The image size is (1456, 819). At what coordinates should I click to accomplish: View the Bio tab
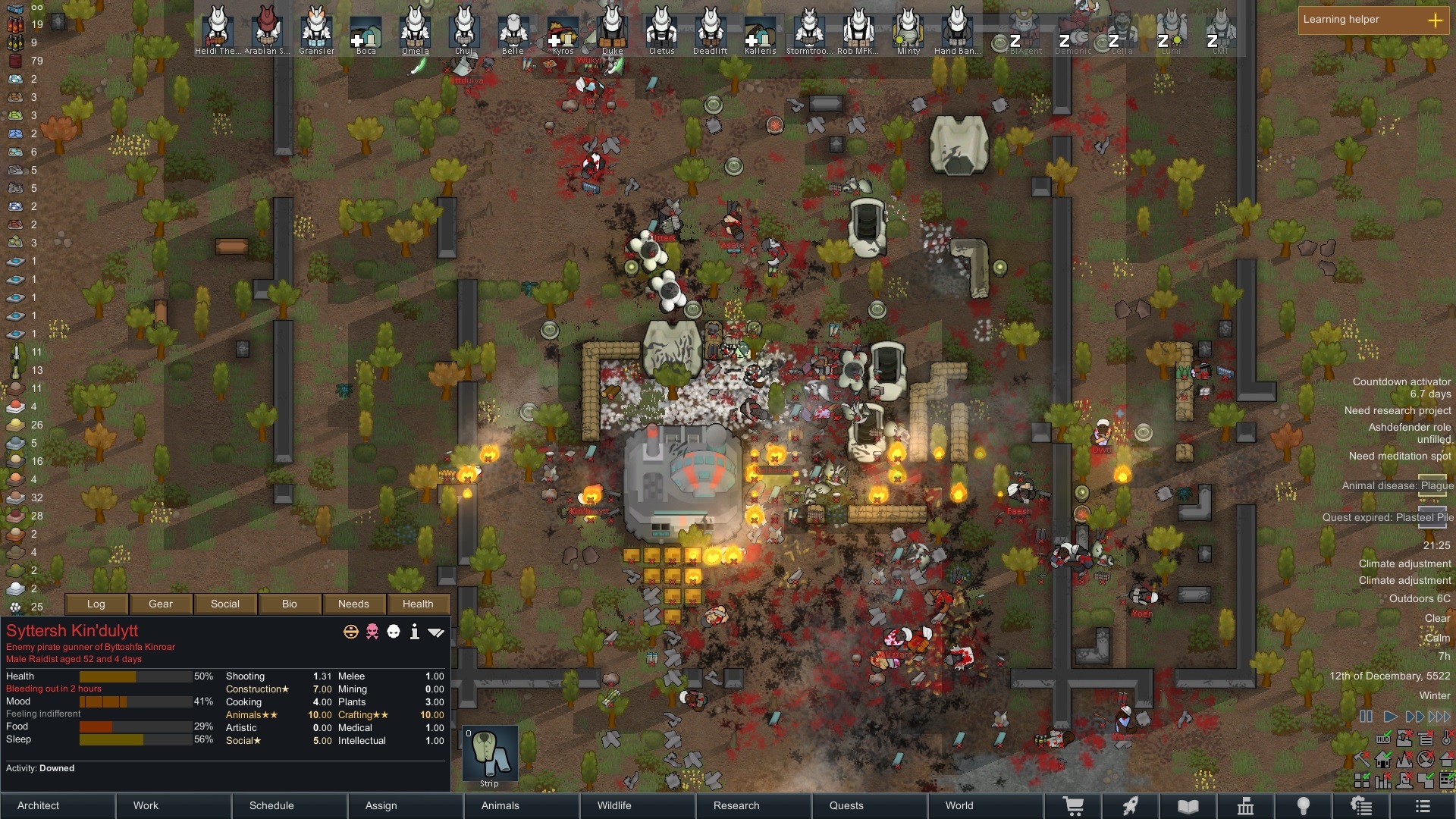click(290, 604)
